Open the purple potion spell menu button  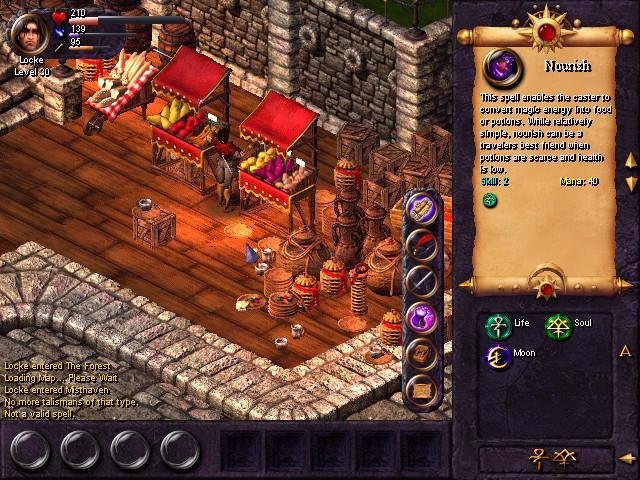click(423, 318)
